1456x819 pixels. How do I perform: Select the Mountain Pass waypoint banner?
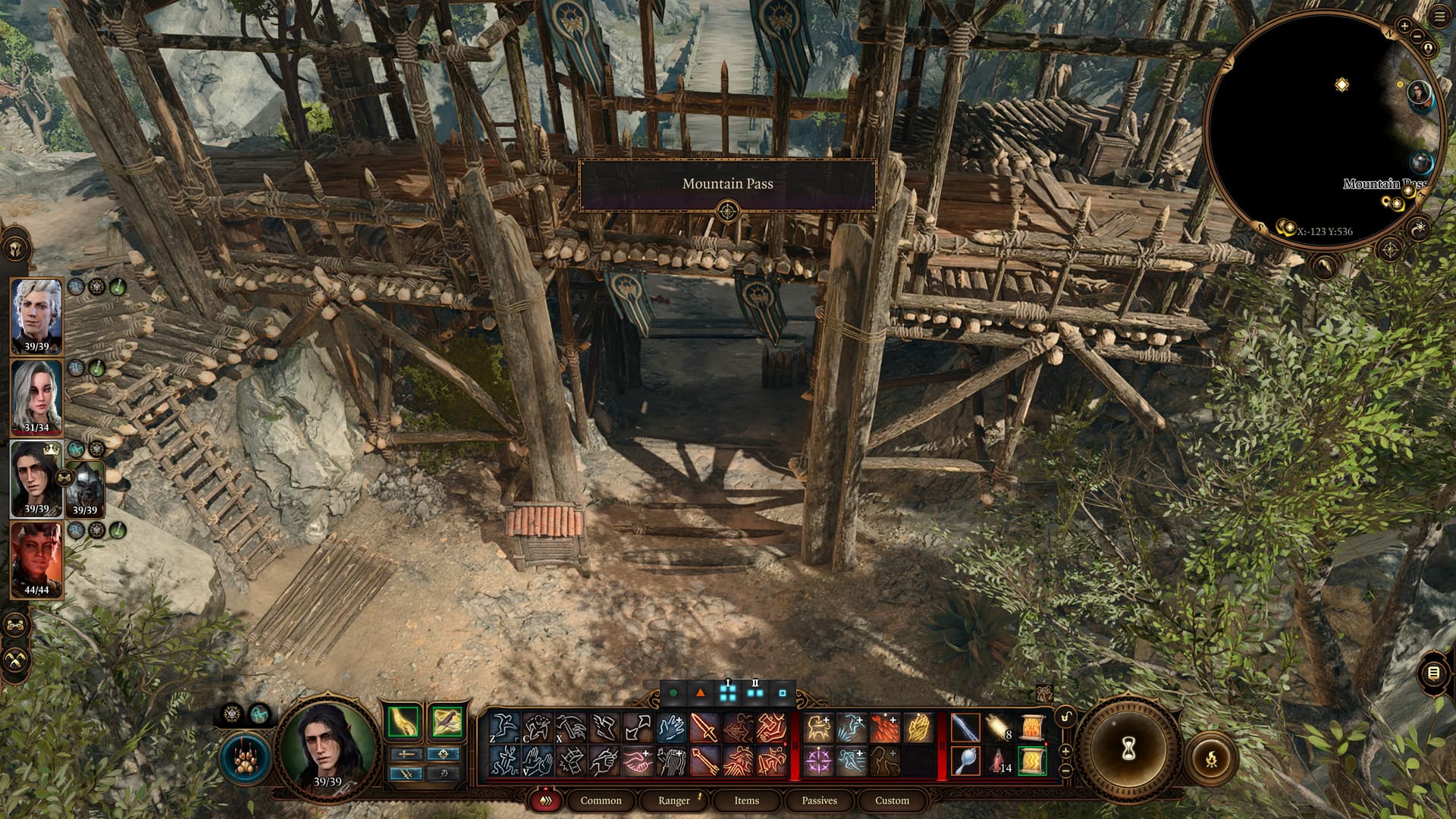[727, 184]
